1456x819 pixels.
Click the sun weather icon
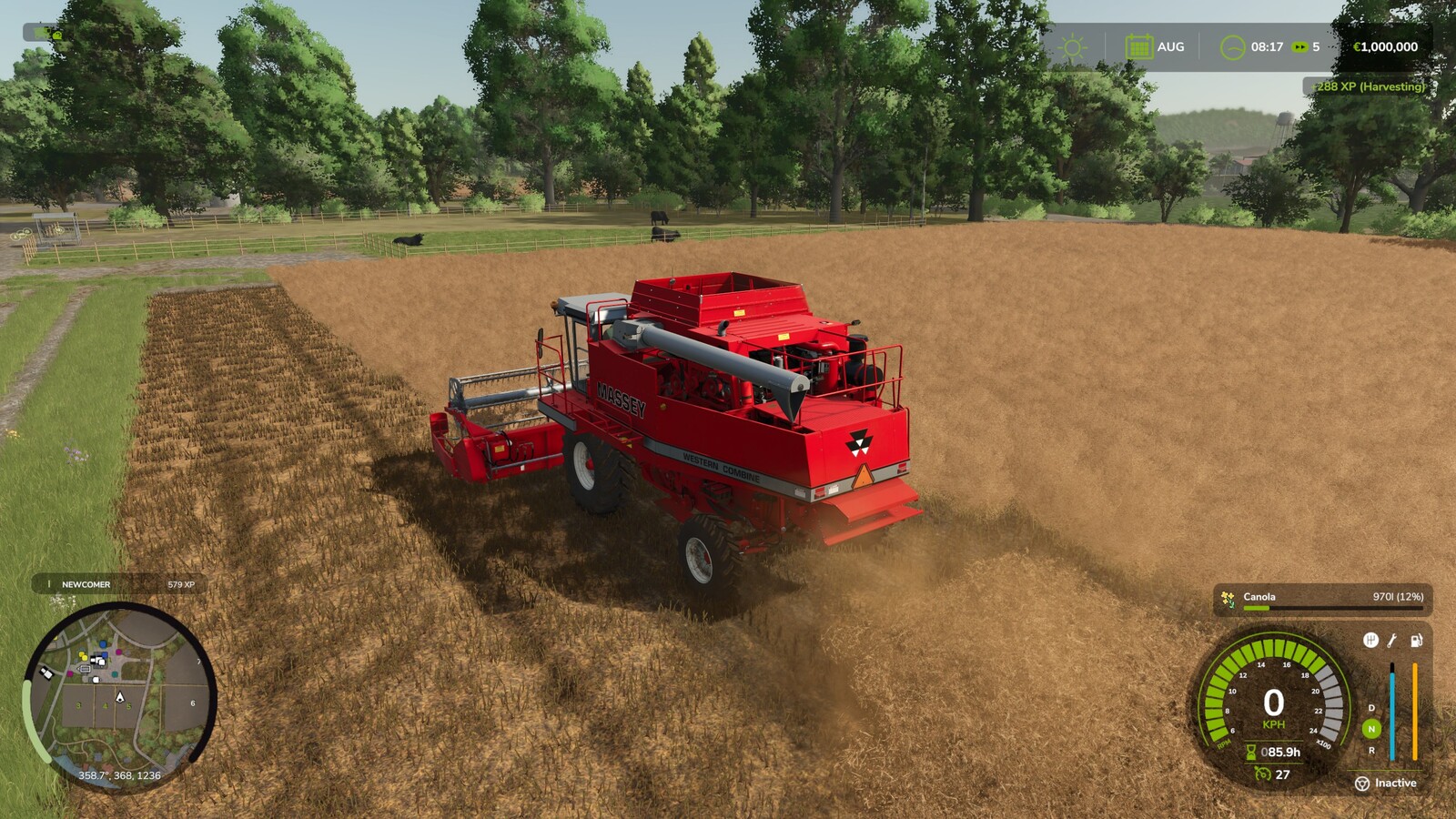(1072, 47)
